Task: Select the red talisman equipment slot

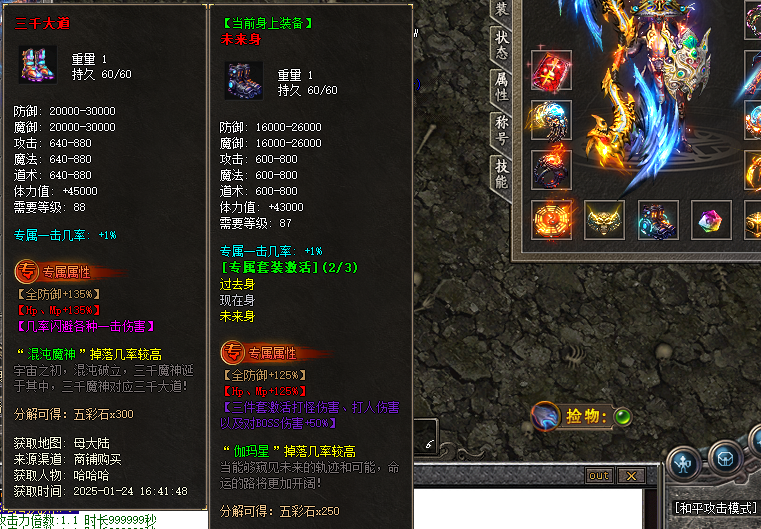Action: pos(551,70)
